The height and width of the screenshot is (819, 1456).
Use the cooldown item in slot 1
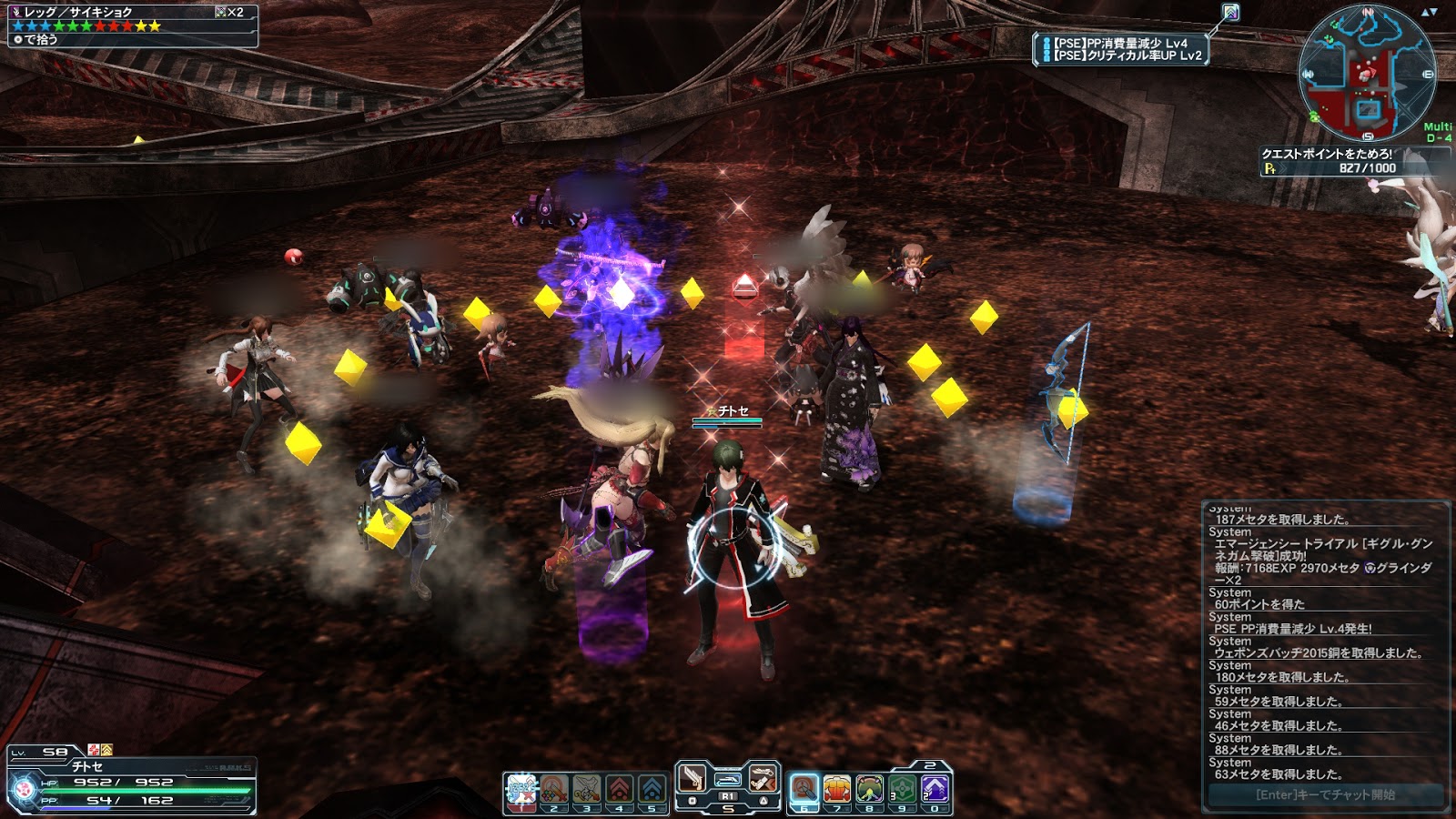(x=521, y=789)
